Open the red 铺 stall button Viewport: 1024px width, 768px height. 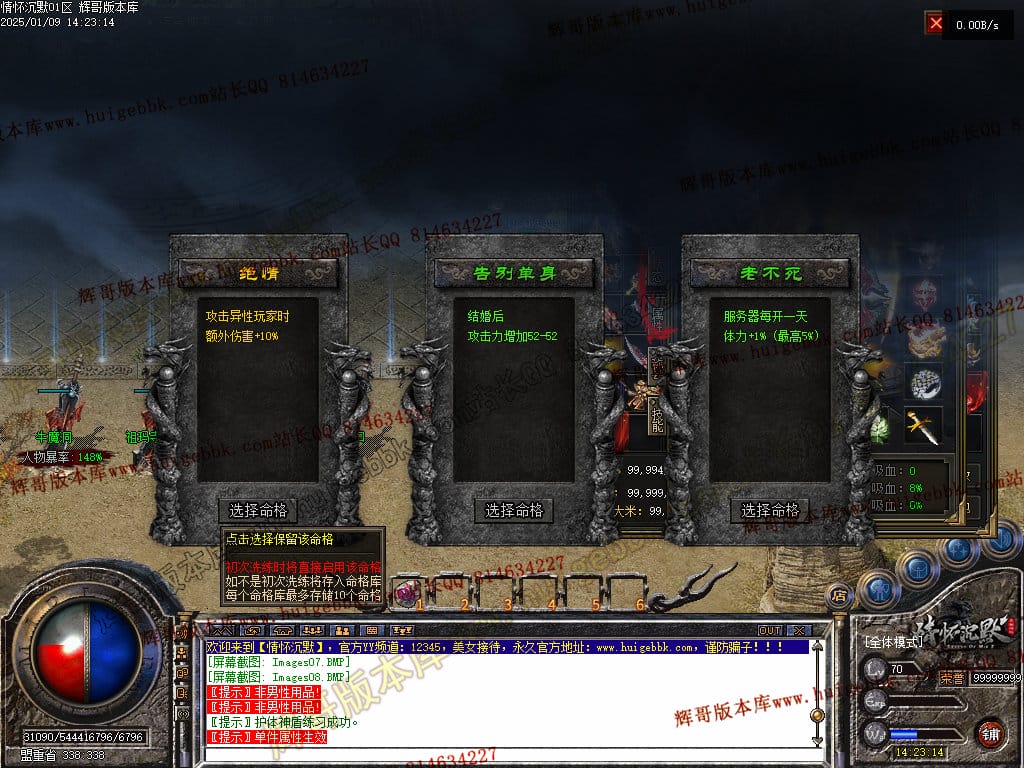991,732
